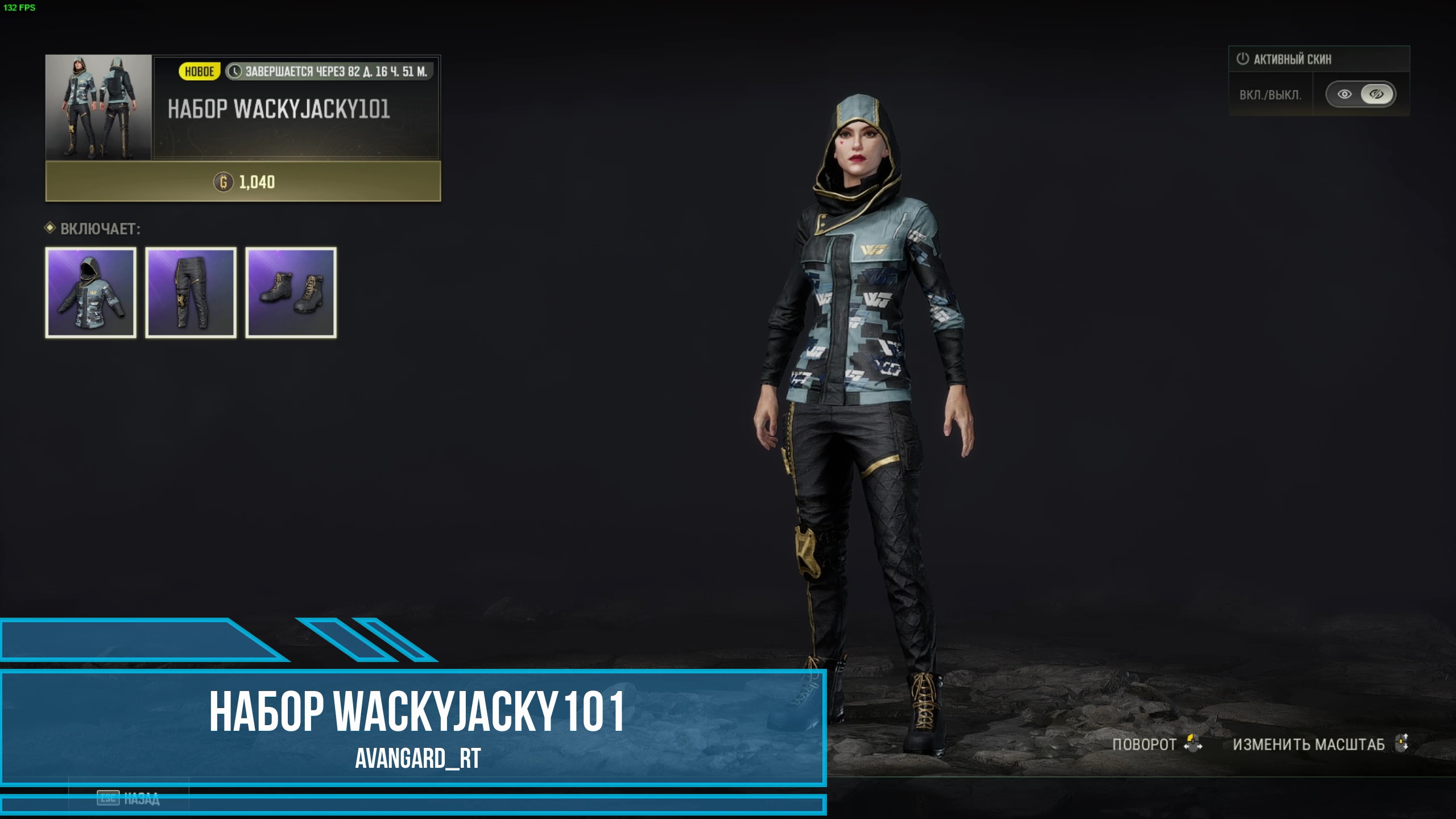Select the hooded camo jacket item
Image resolution: width=1456 pixels, height=819 pixels.
pos(91,293)
